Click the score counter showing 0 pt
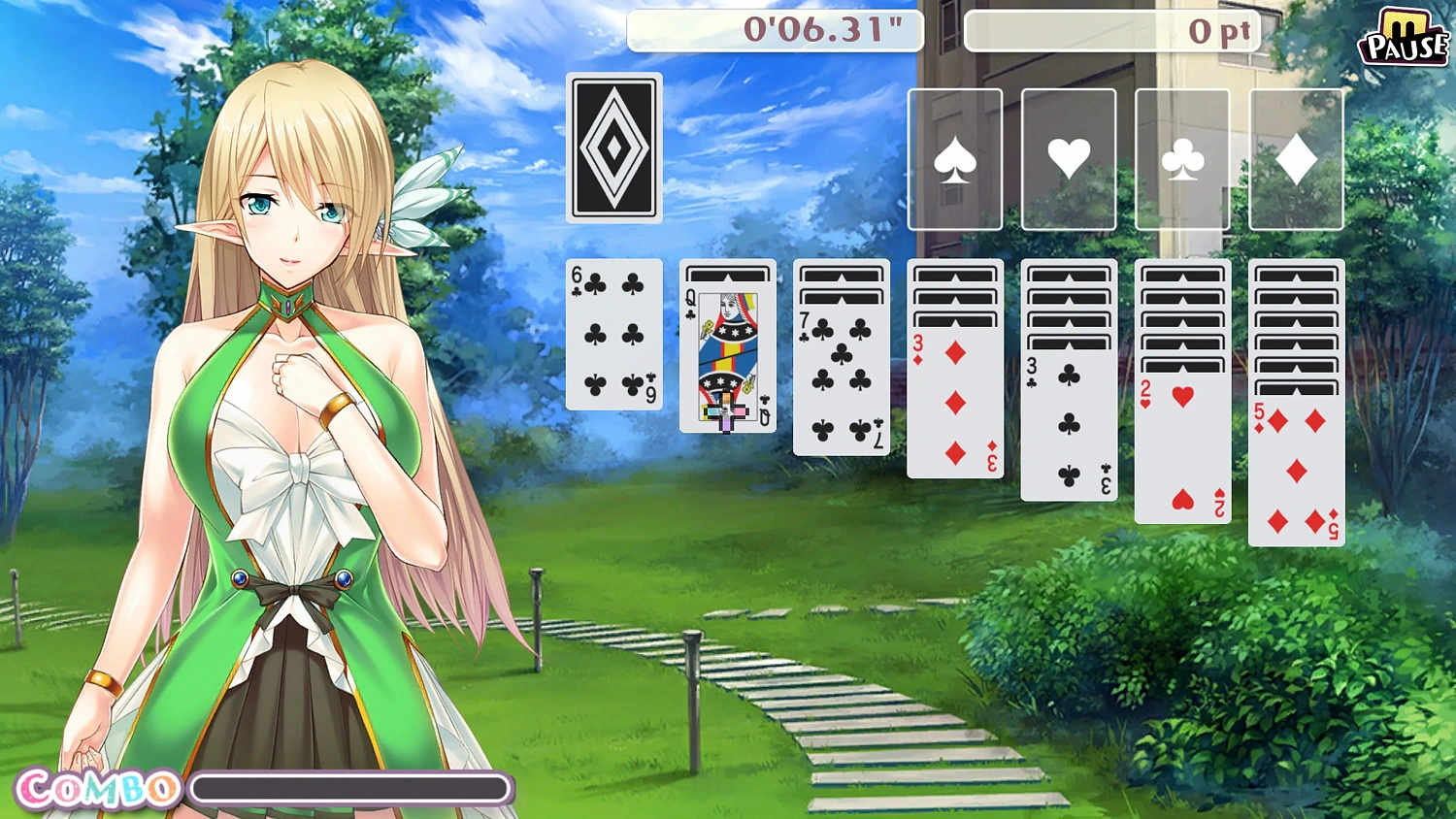The image size is (1456, 819). [1111, 30]
